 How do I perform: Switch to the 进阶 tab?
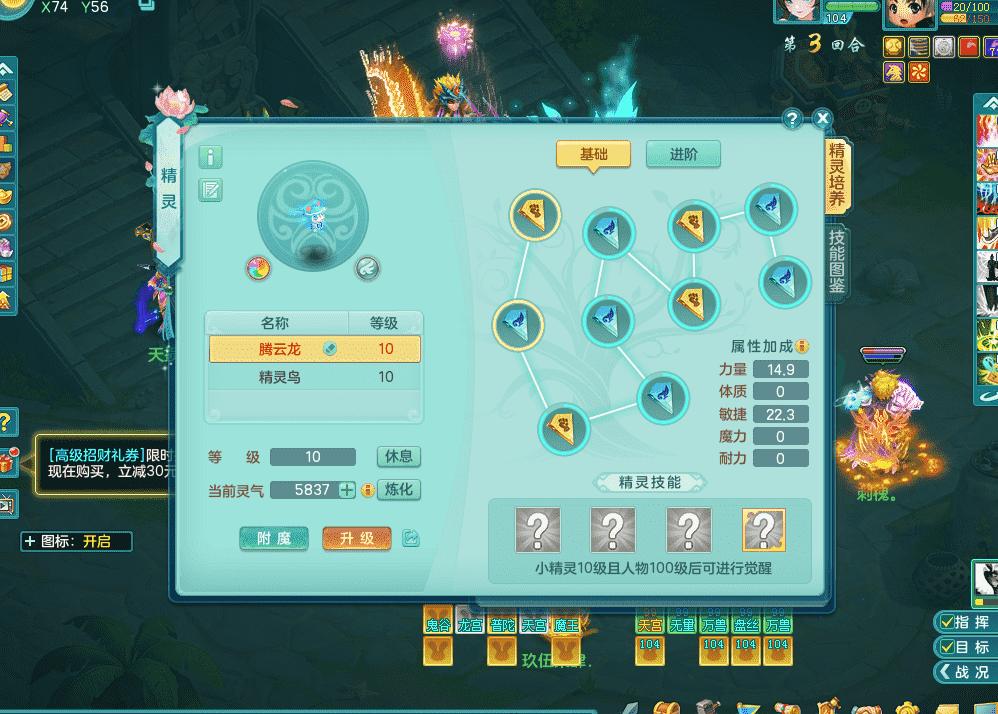click(683, 154)
